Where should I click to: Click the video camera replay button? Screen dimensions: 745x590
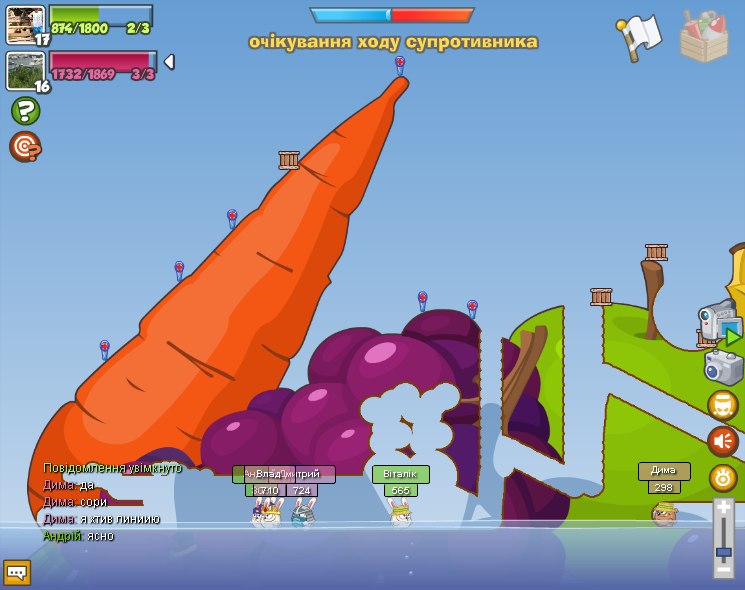click(x=719, y=322)
